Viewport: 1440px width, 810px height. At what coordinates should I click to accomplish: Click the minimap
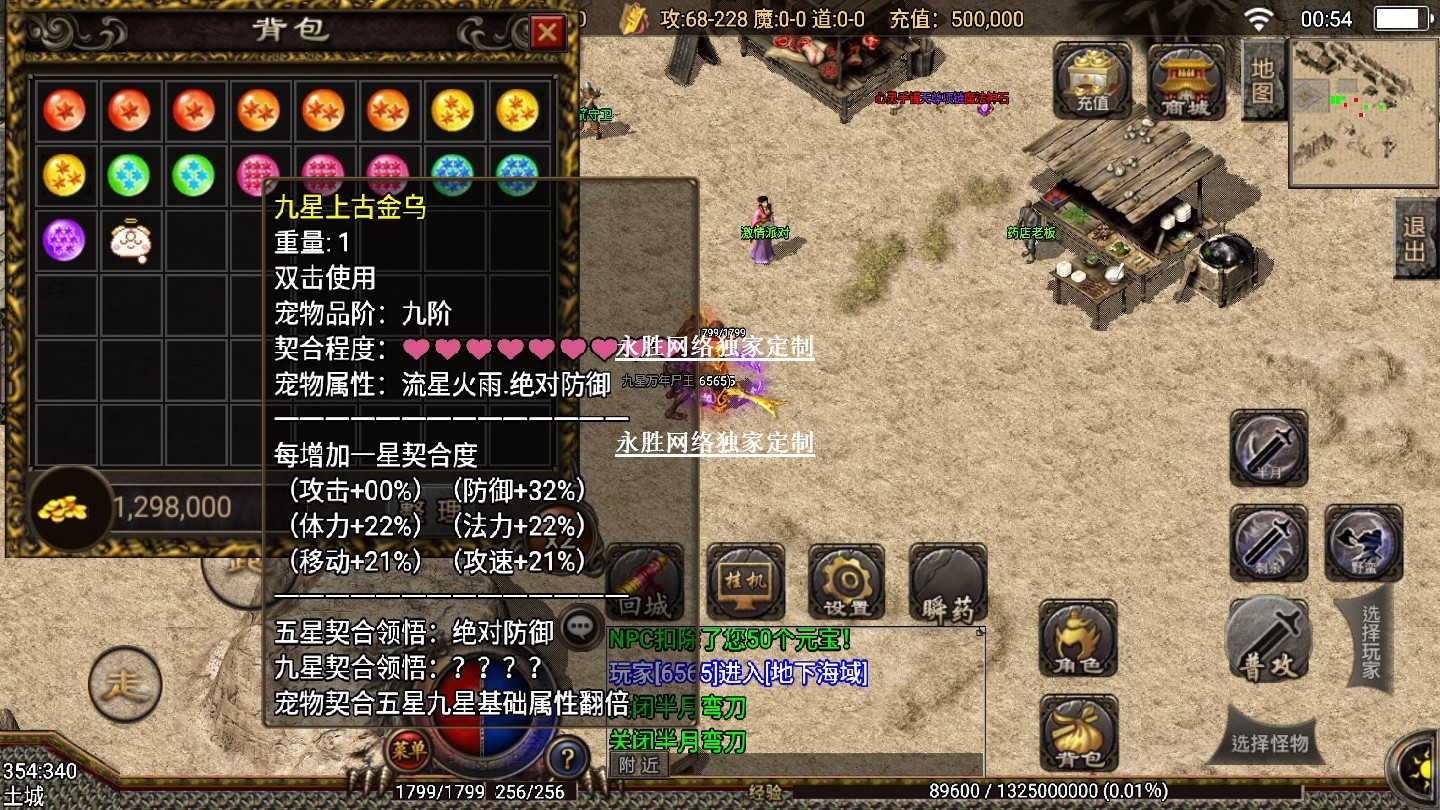tap(1360, 112)
